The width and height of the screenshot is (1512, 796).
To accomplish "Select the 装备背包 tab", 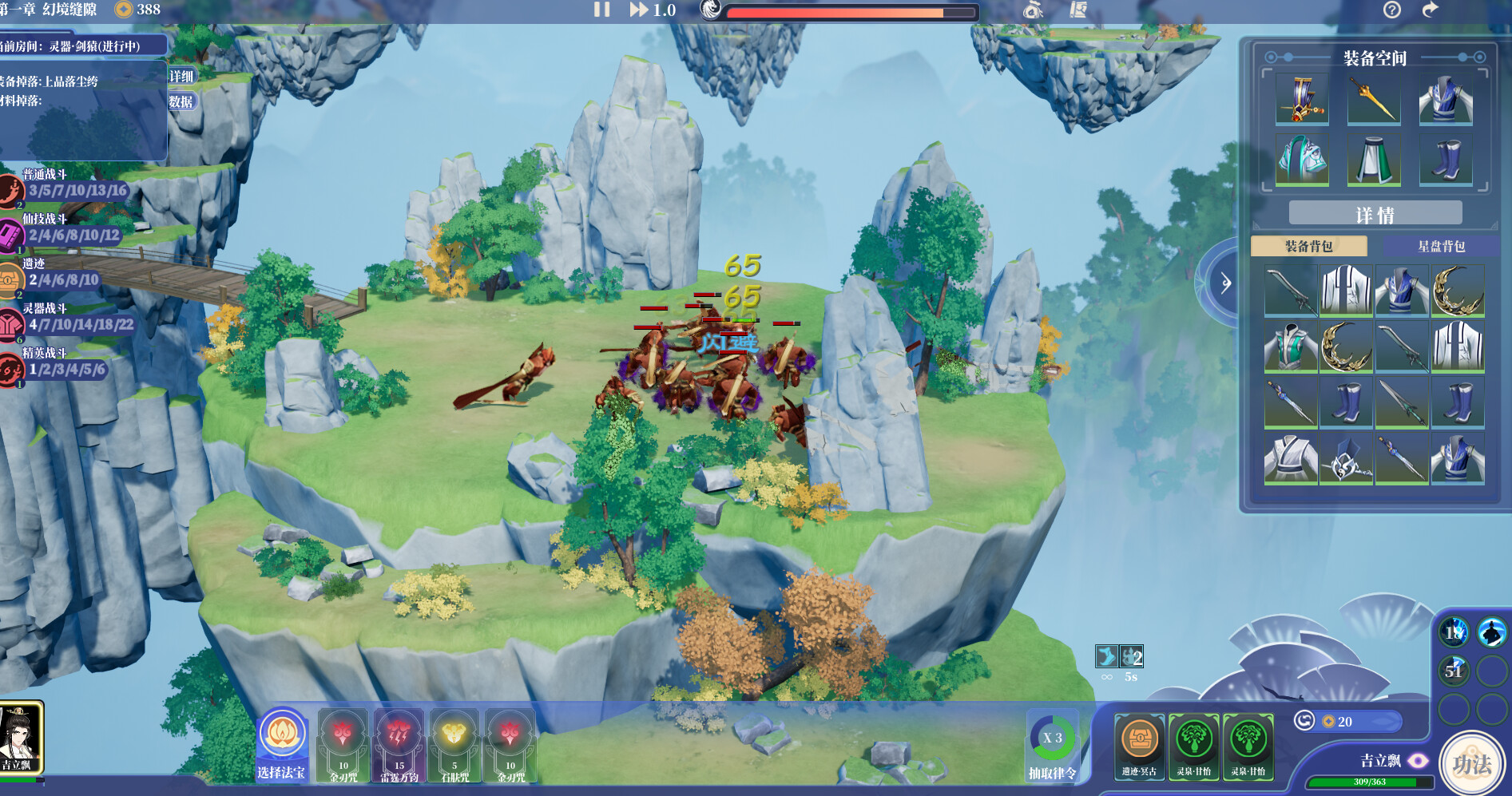I will click(x=1308, y=246).
